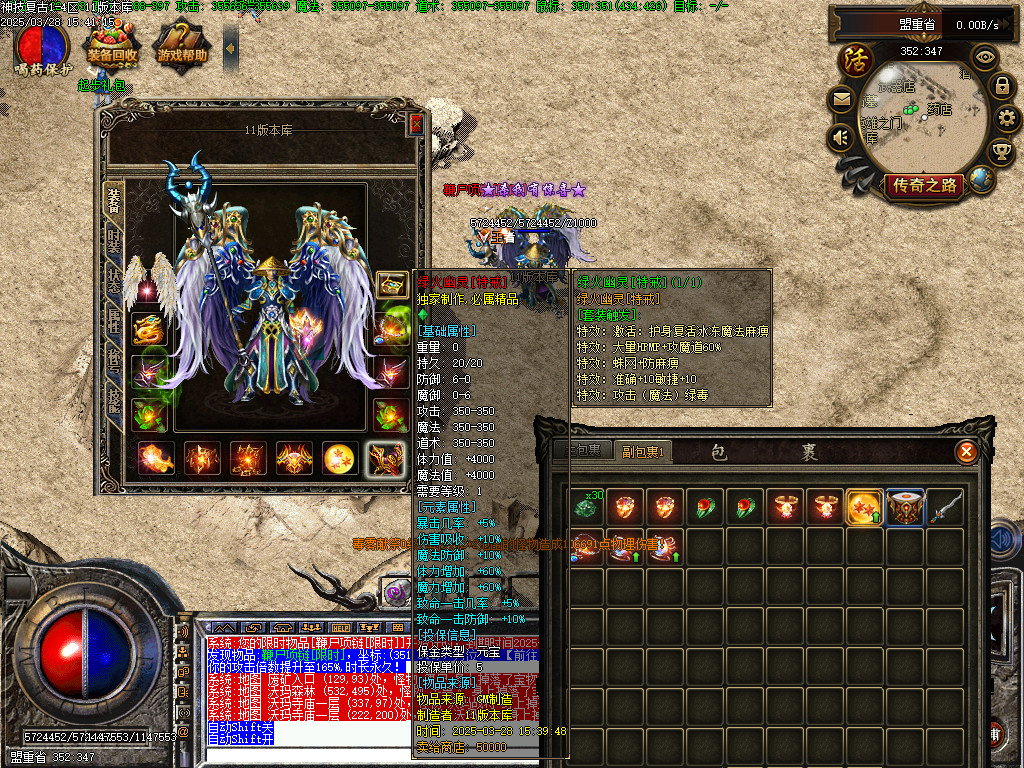Open settings with the gear icon
Viewport: 1024px width, 768px height.
click(x=1007, y=119)
